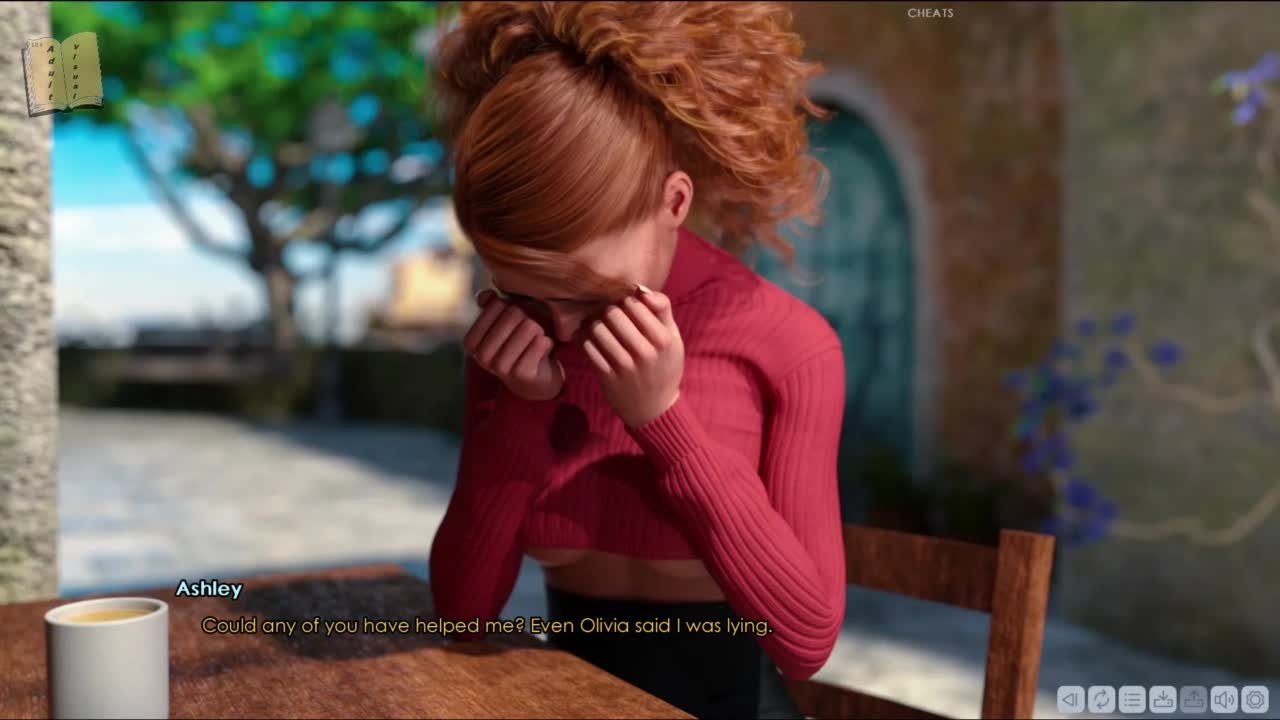Open the CHEATS menu
Image resolution: width=1280 pixels, height=720 pixels.
(930, 13)
